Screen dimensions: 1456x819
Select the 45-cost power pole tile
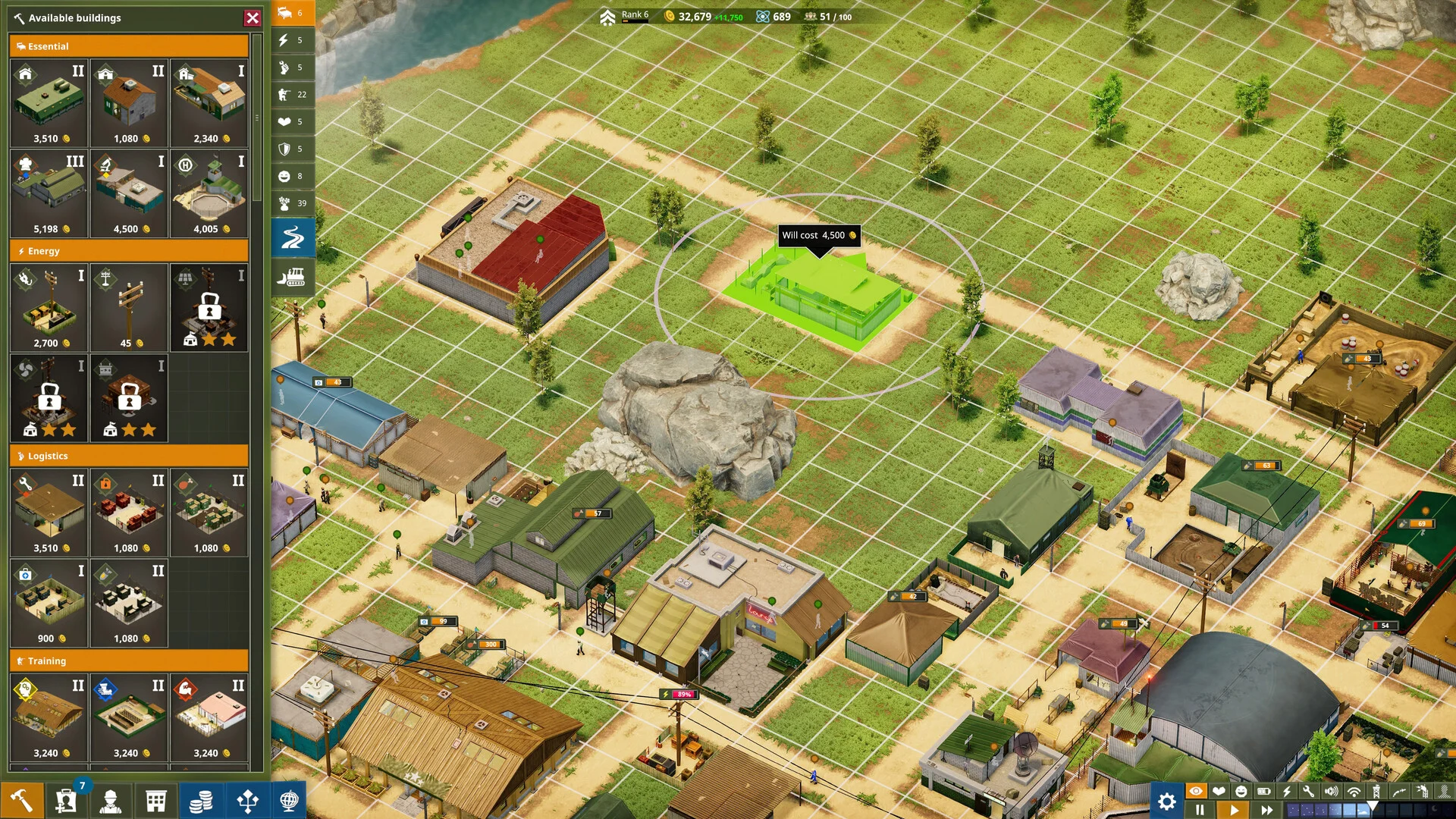pos(129,307)
